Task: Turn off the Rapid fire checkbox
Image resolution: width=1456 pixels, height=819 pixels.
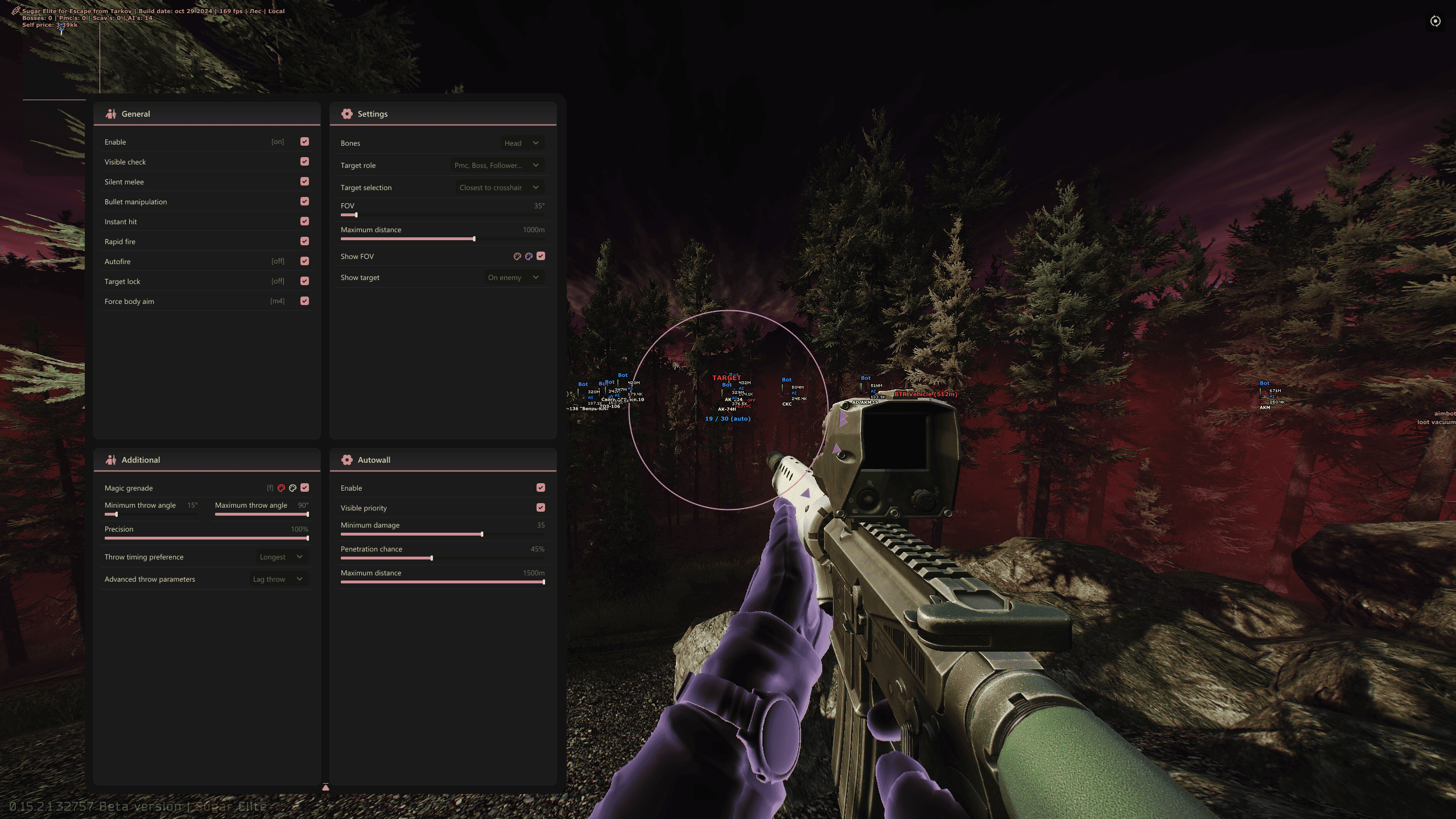Action: (x=305, y=241)
